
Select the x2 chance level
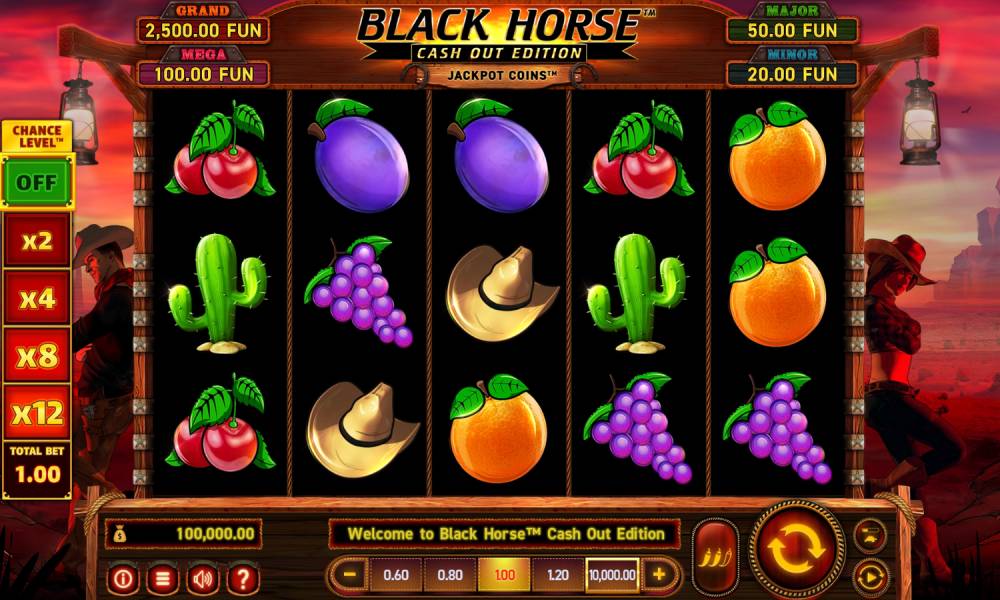[x=37, y=241]
